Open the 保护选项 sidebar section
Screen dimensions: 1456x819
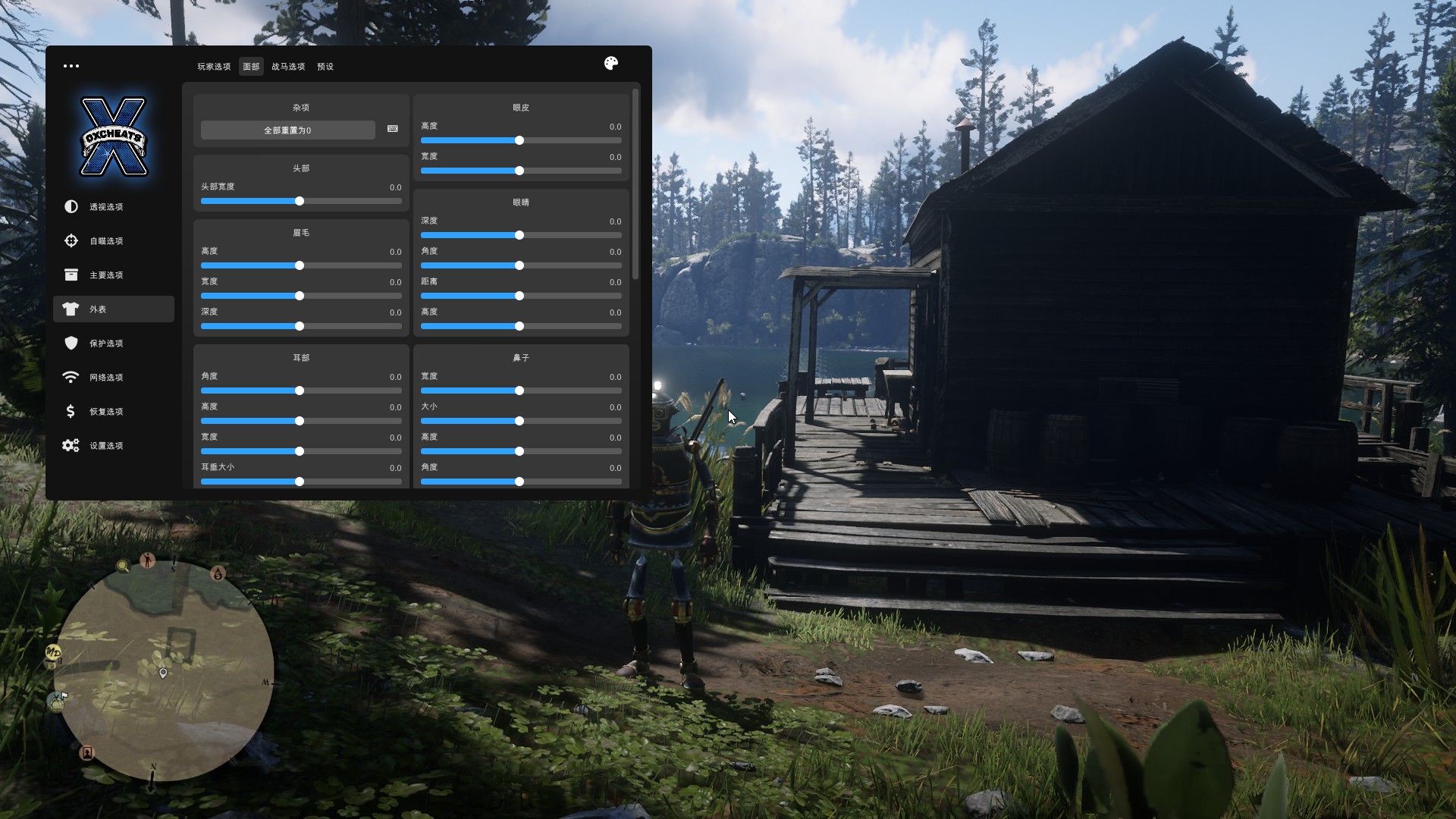pyautogui.click(x=105, y=344)
